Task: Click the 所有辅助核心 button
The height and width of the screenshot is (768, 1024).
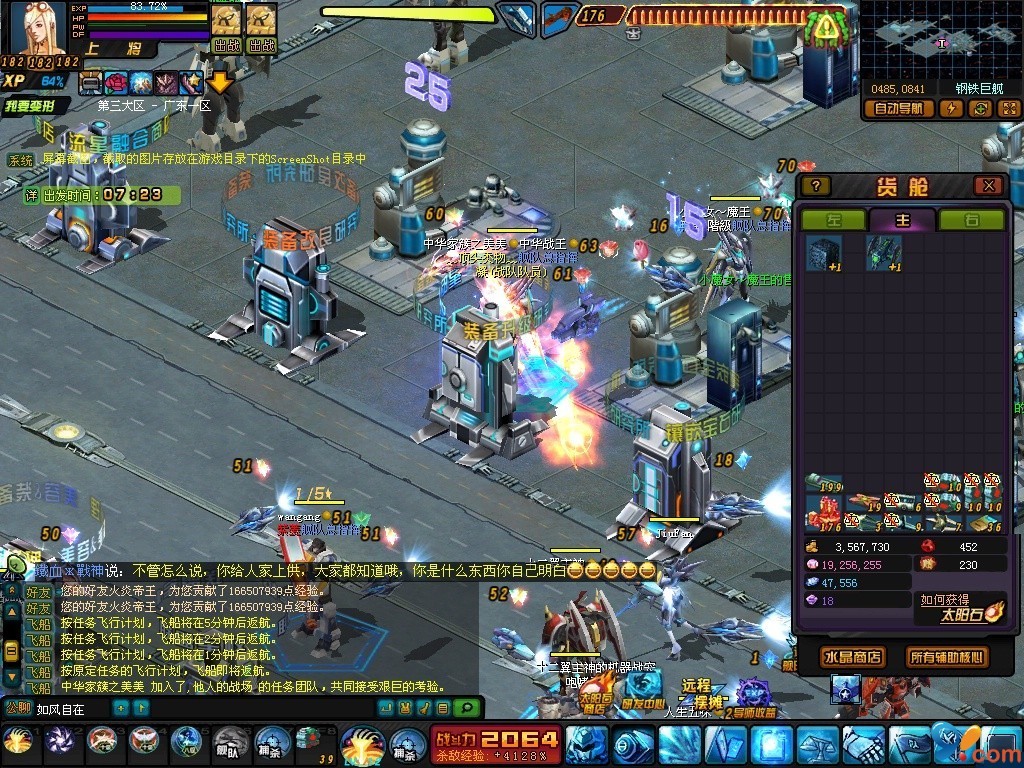Action: [946, 657]
